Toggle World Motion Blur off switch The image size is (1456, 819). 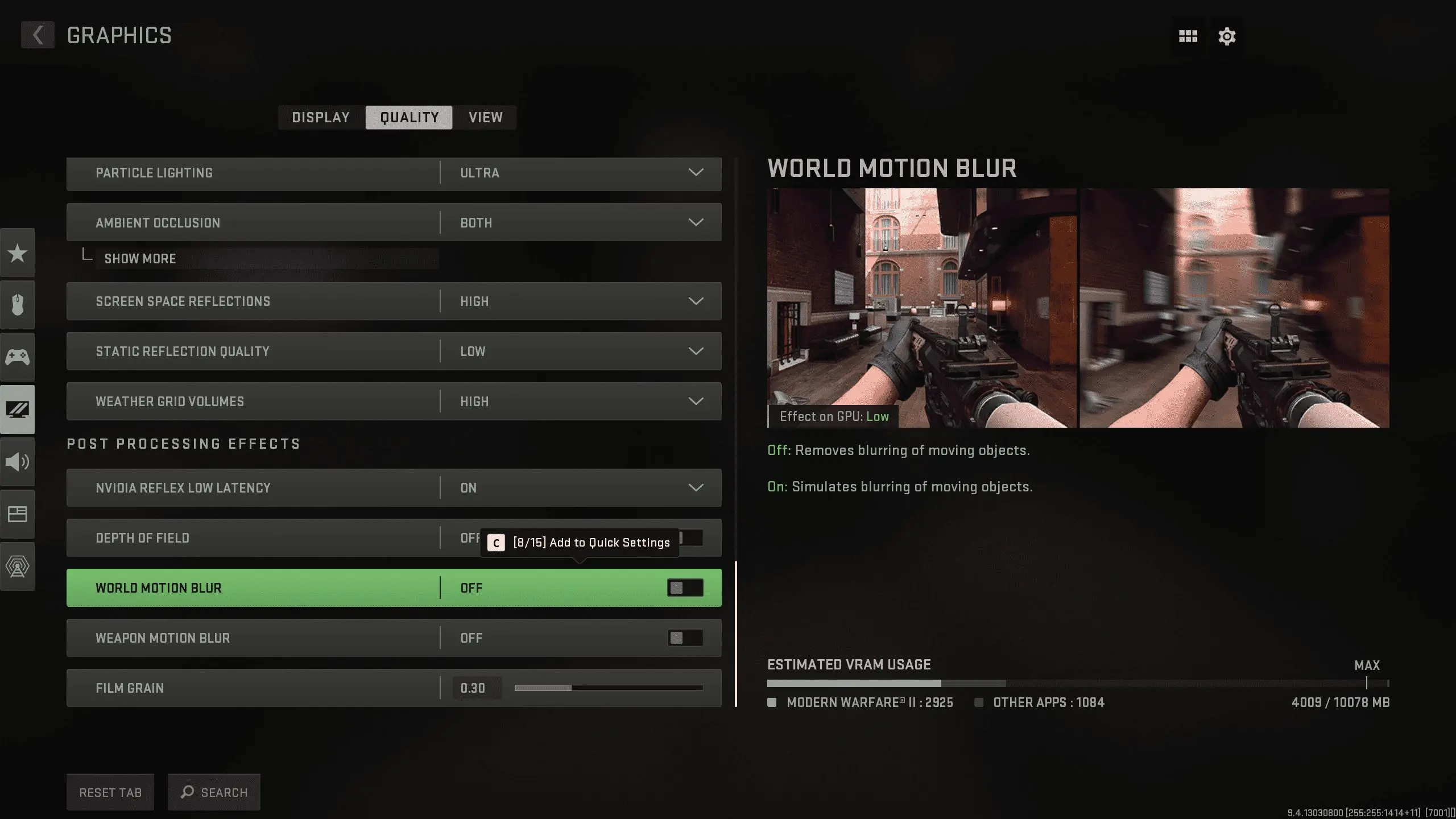click(x=685, y=588)
